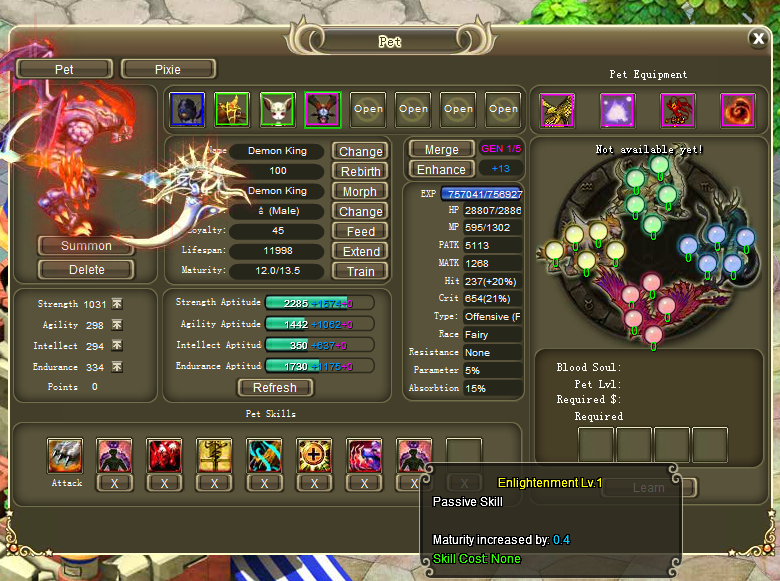Click the Enhance button

[x=441, y=169]
